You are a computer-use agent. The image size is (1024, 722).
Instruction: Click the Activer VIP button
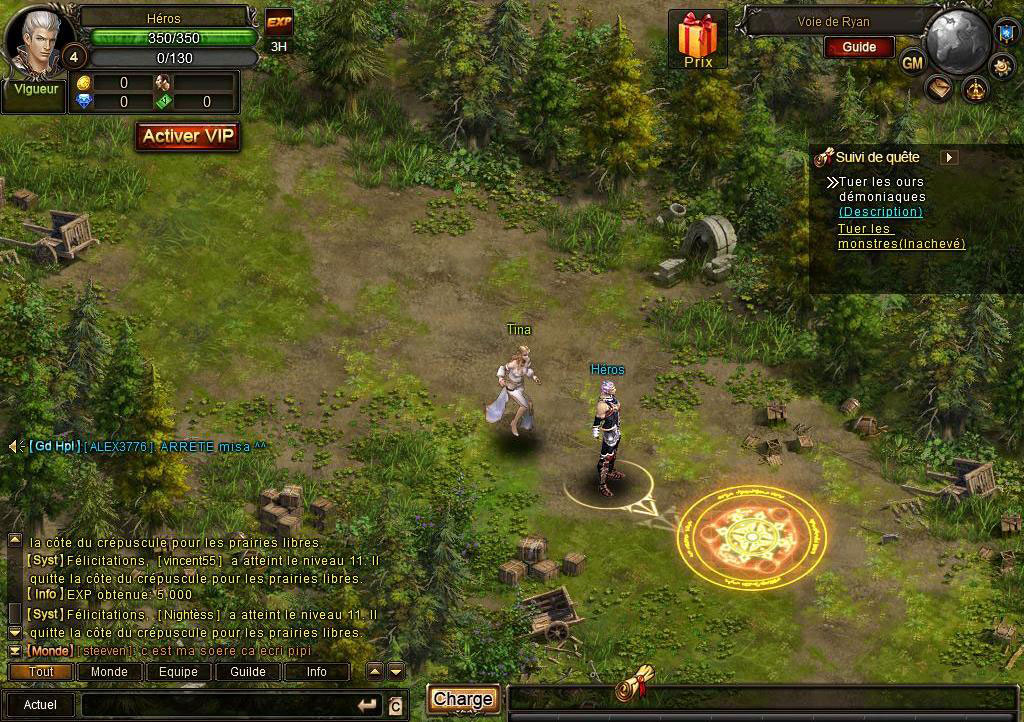pos(188,136)
